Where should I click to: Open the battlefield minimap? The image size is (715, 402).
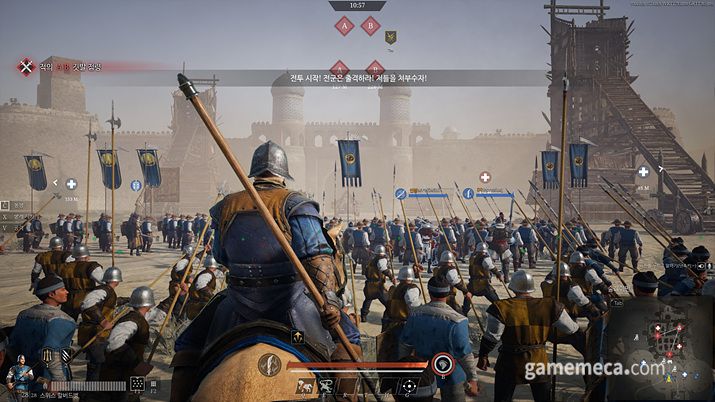point(659,340)
